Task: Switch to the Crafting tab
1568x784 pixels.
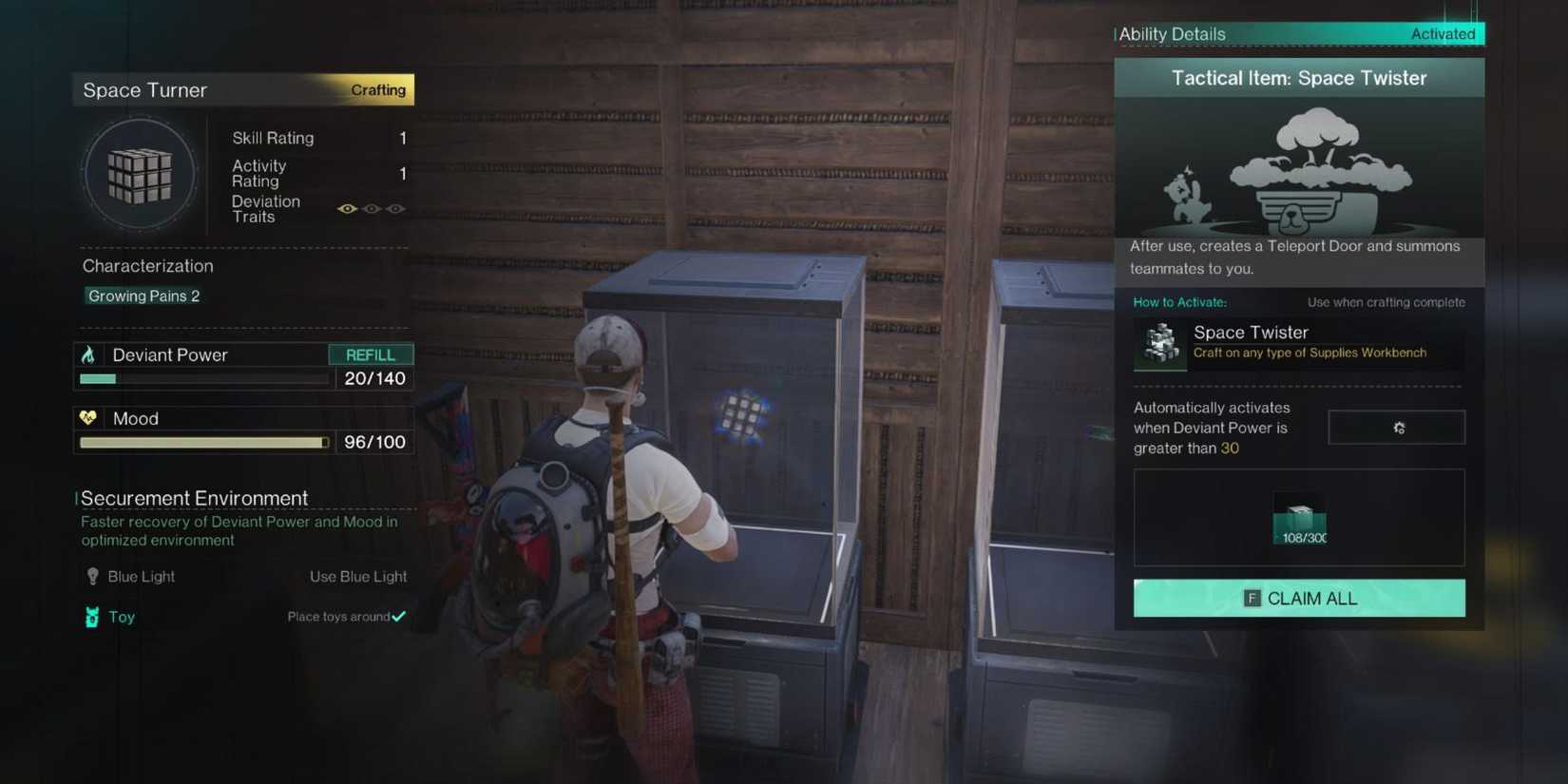Action: coord(377,89)
